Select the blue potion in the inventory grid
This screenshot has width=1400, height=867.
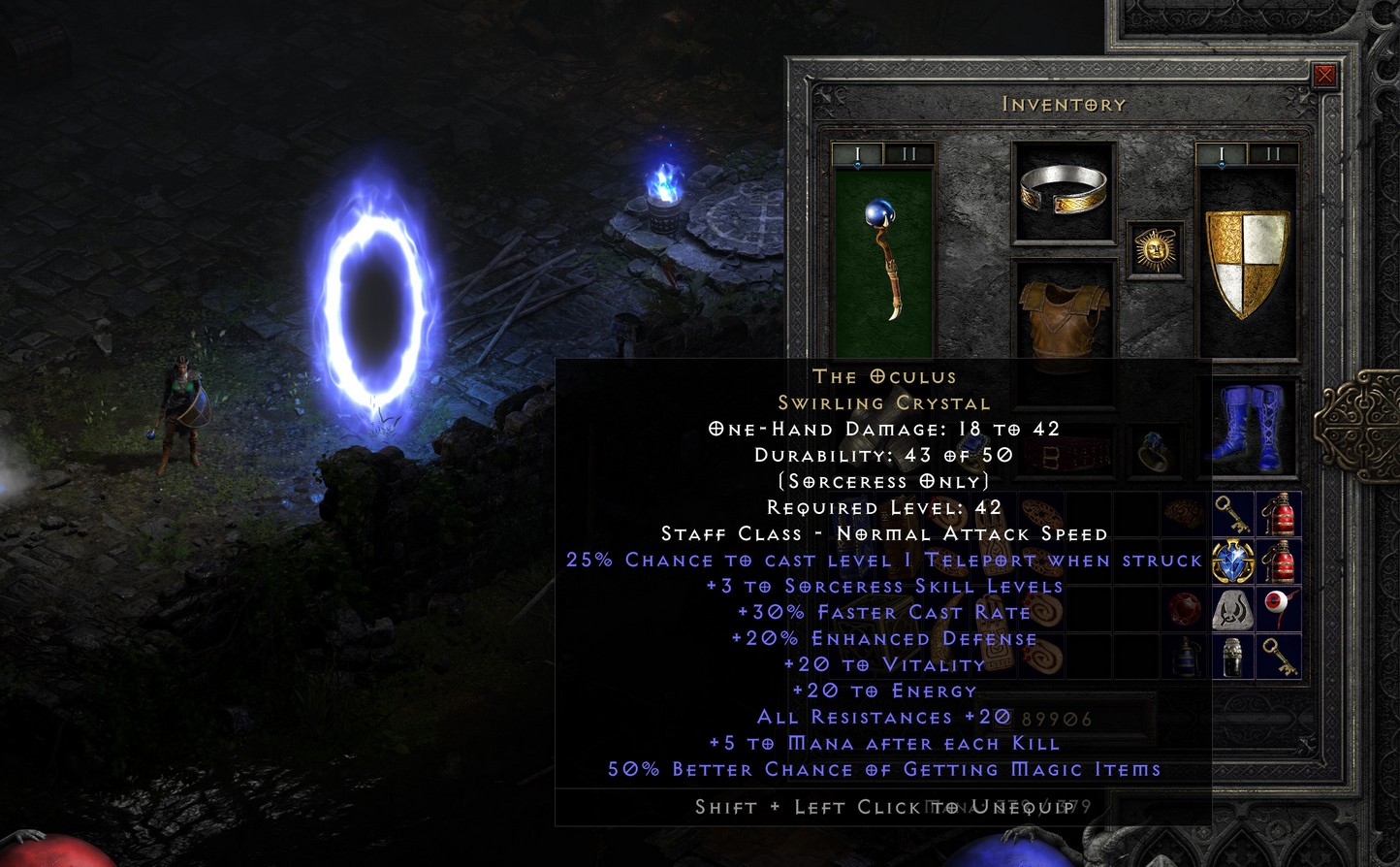coord(1185,657)
